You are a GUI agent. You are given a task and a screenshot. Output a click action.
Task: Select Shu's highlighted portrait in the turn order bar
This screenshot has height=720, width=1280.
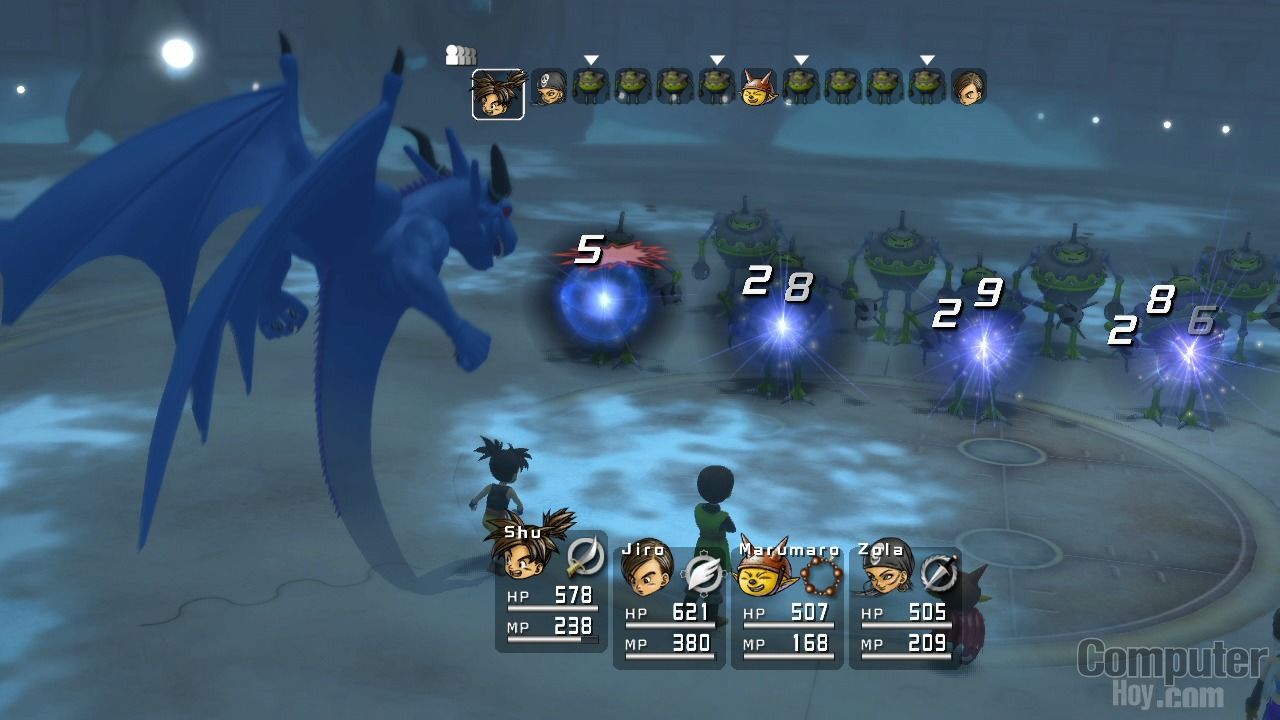click(x=498, y=94)
